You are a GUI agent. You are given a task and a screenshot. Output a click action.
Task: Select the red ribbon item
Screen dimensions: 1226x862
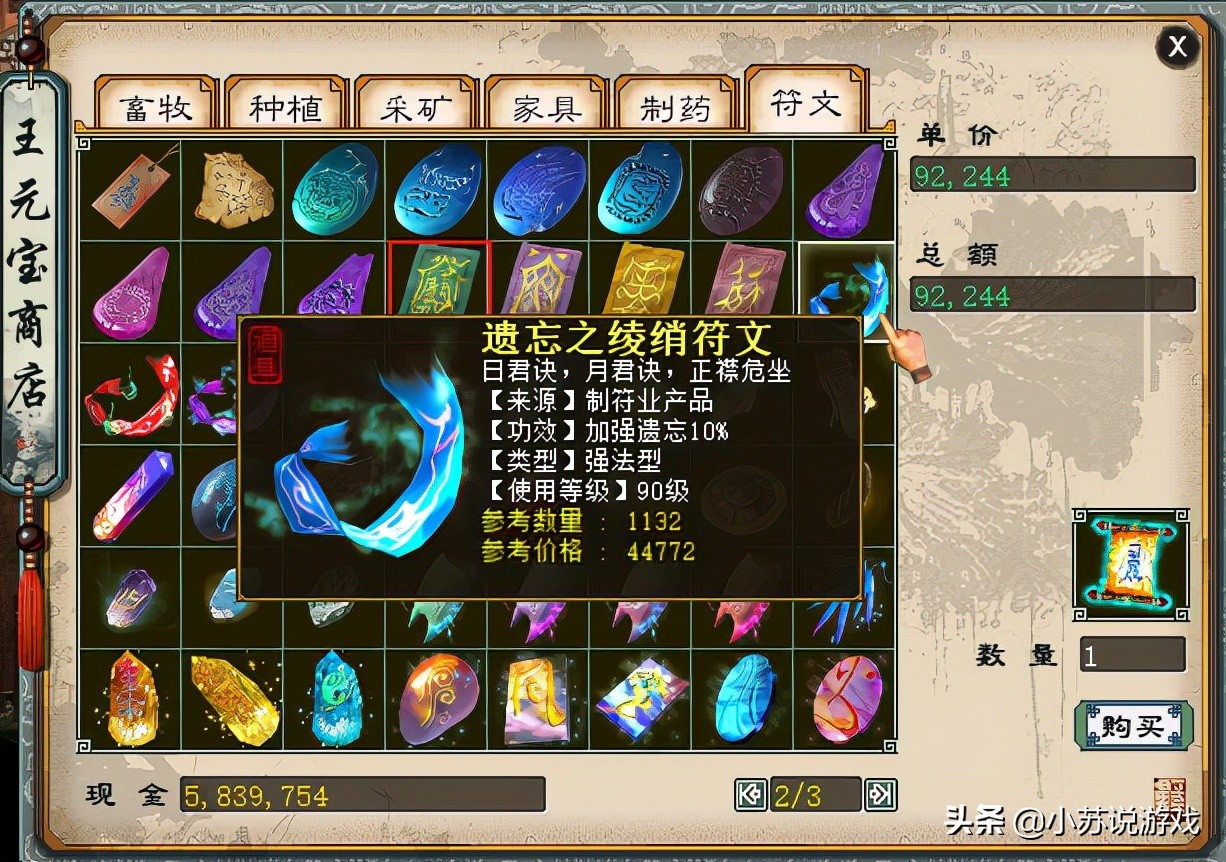132,394
